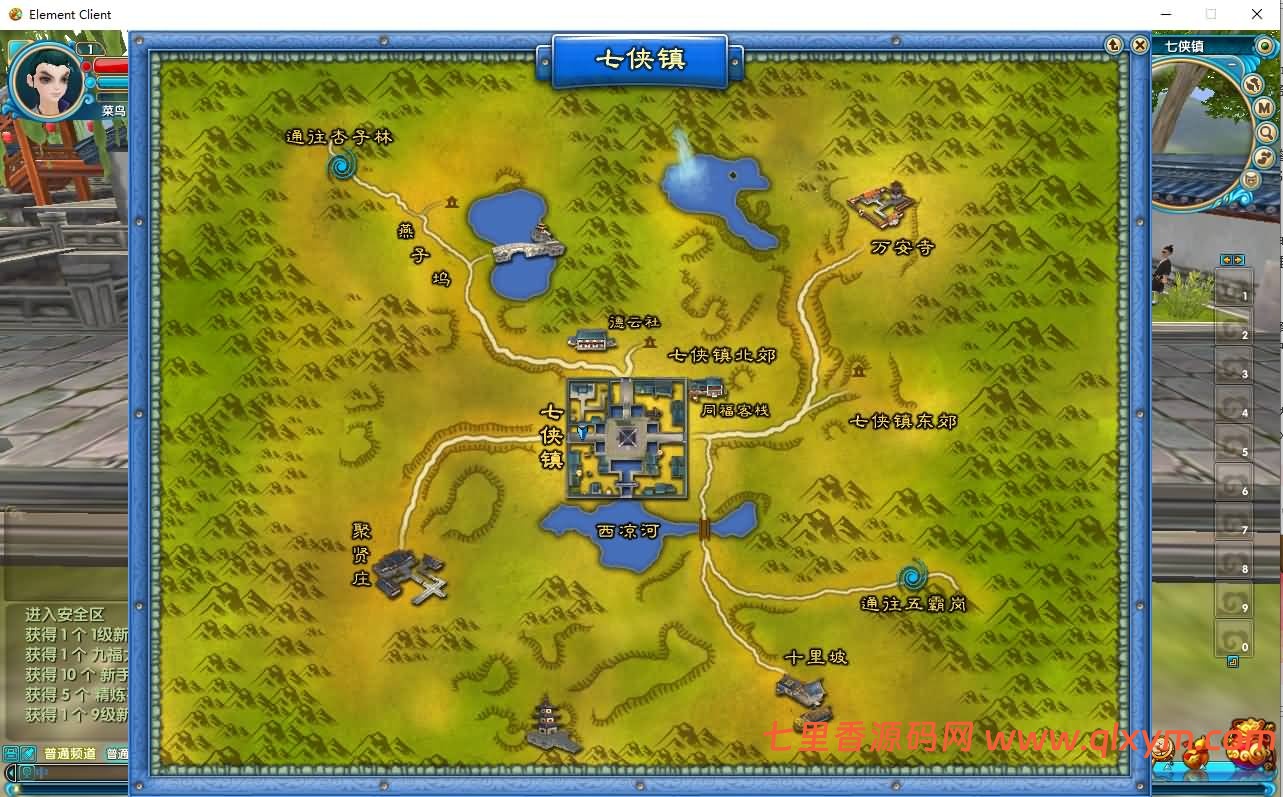This screenshot has height=797, width=1283.
Task: Switch to the first 普通频道 chat tab
Action: (70, 753)
